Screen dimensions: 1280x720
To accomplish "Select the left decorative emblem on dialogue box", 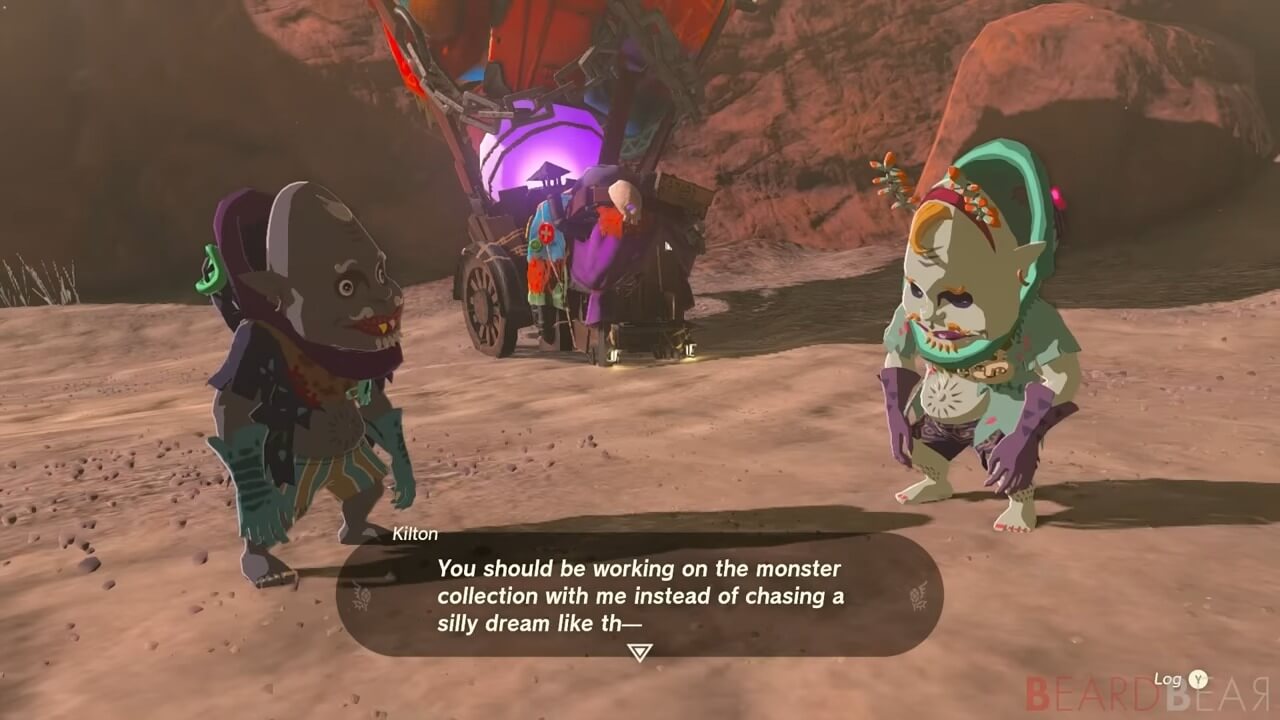I will click(362, 594).
